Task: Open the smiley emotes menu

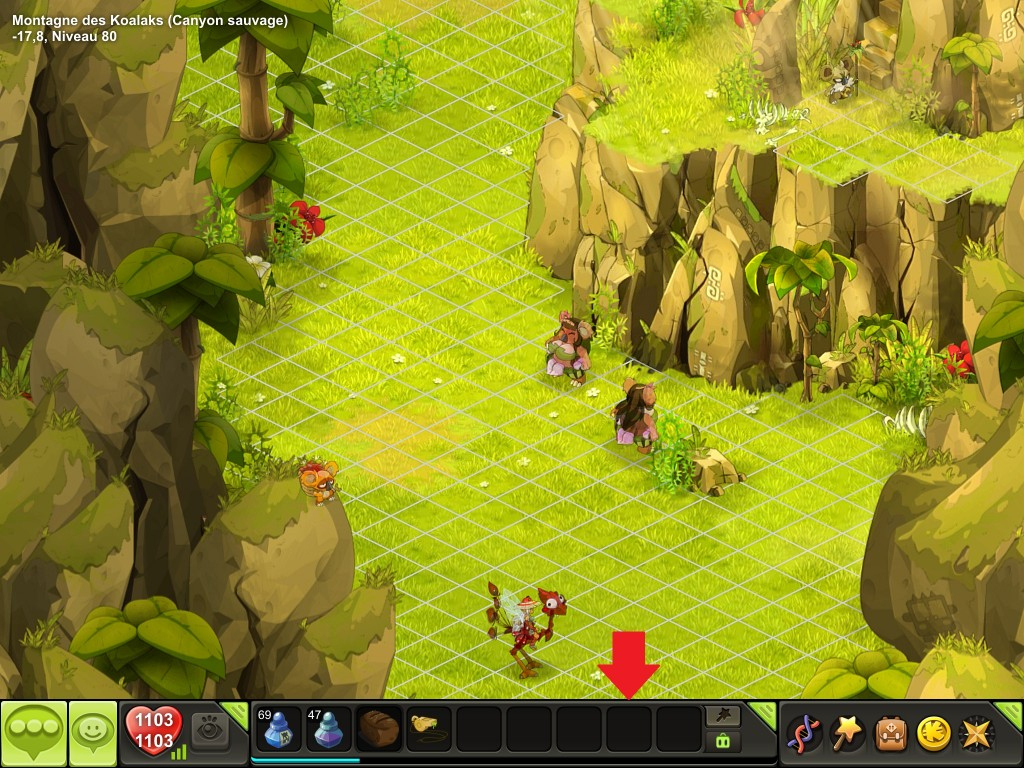Action: (x=92, y=733)
